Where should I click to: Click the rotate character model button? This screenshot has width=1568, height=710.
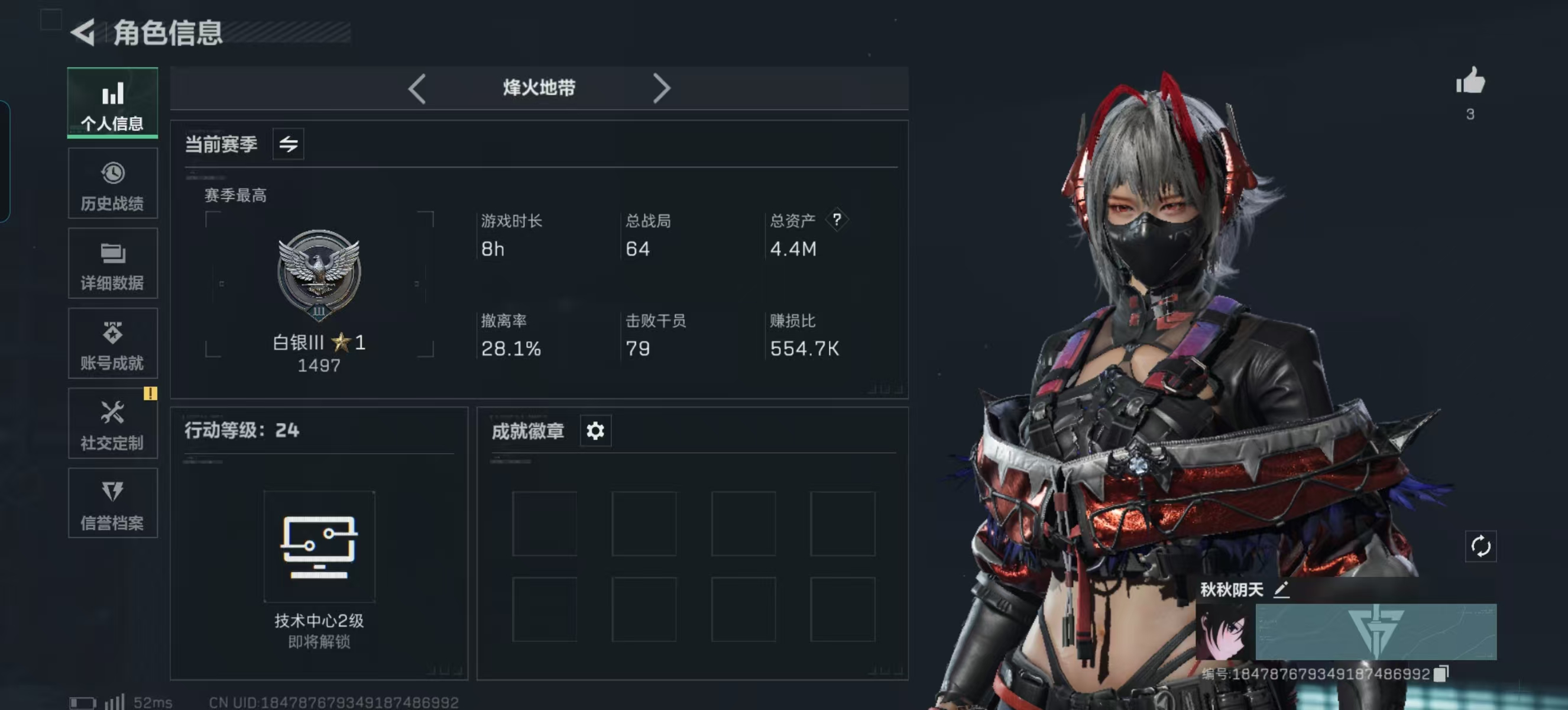1480,546
